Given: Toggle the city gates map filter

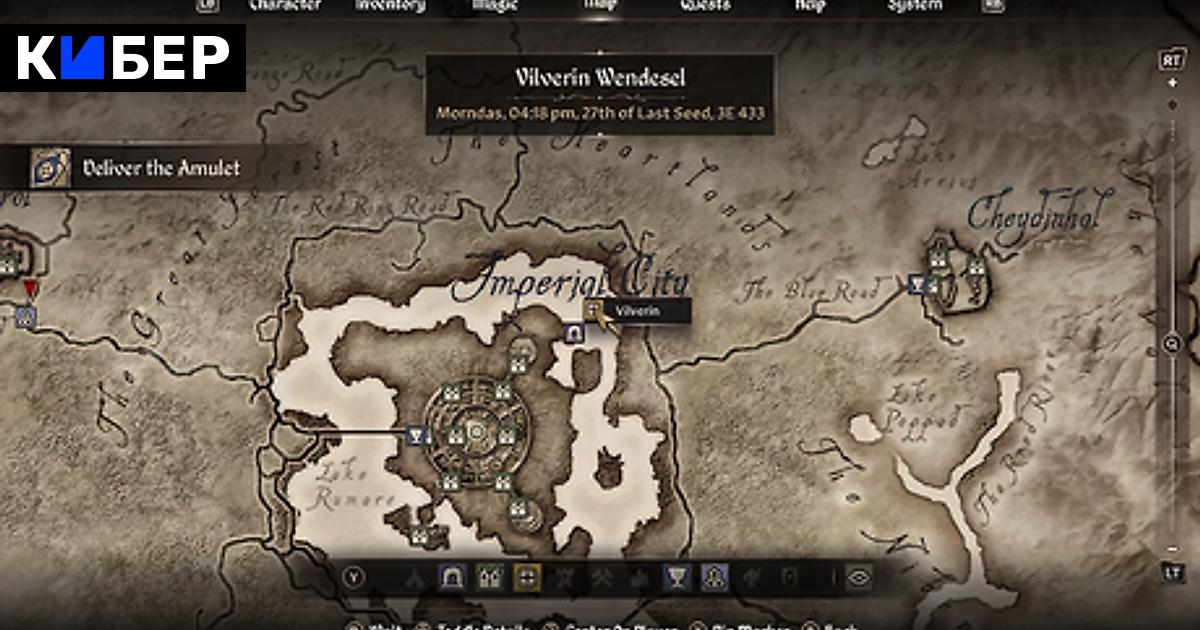Looking at the screenshot, I should pyautogui.click(x=490, y=576).
